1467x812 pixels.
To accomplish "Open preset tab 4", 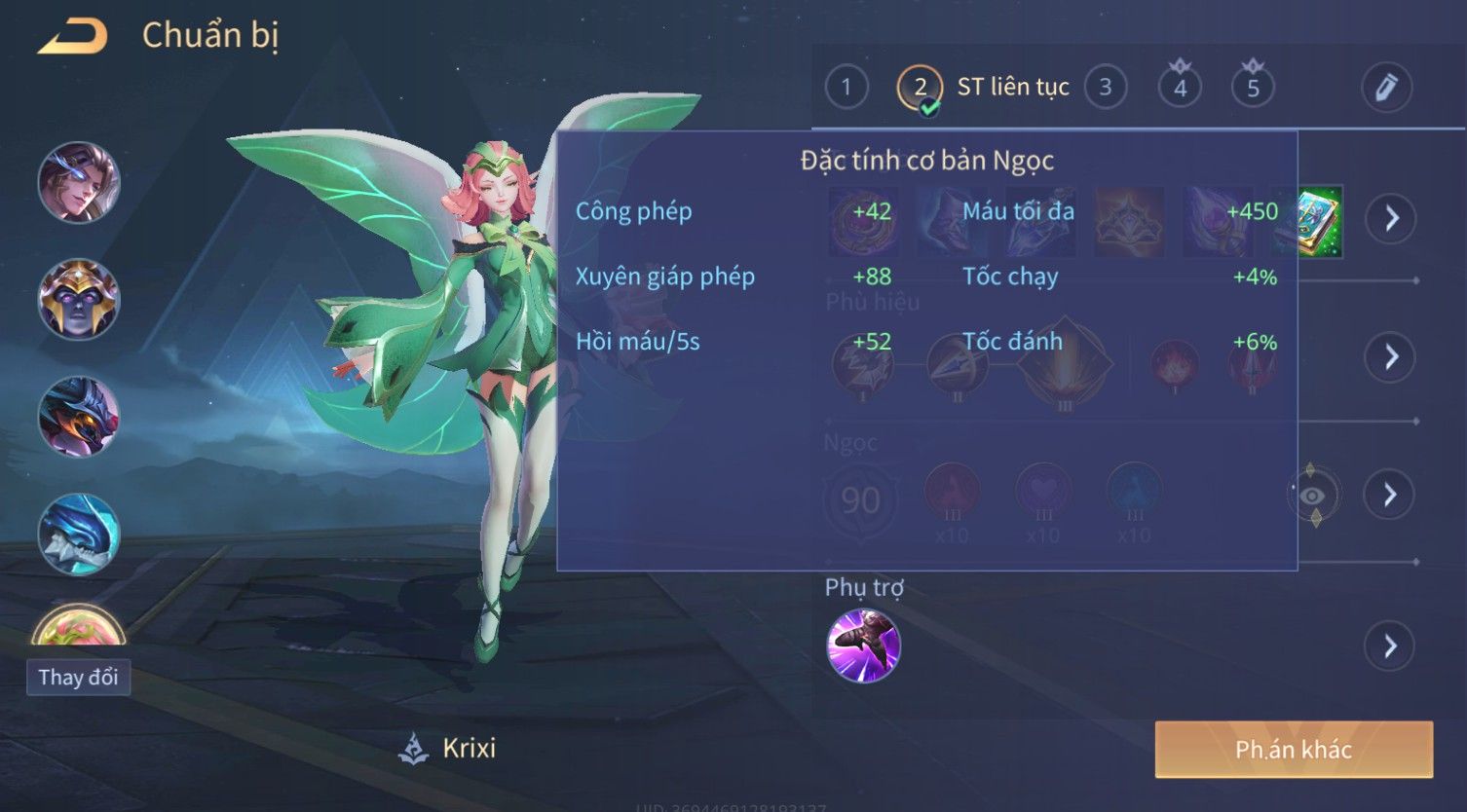I will (1180, 88).
